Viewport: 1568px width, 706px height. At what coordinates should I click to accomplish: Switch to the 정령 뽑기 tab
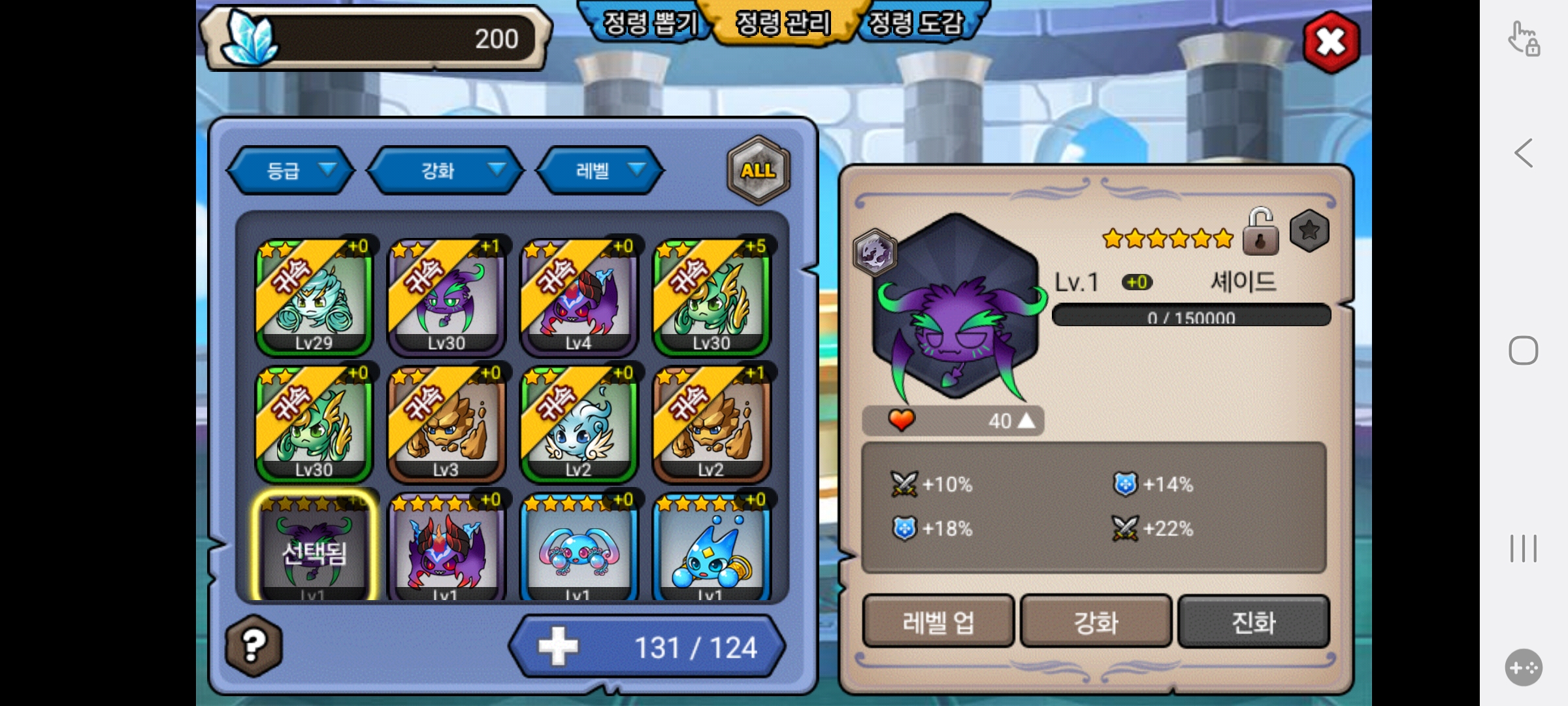click(x=649, y=24)
